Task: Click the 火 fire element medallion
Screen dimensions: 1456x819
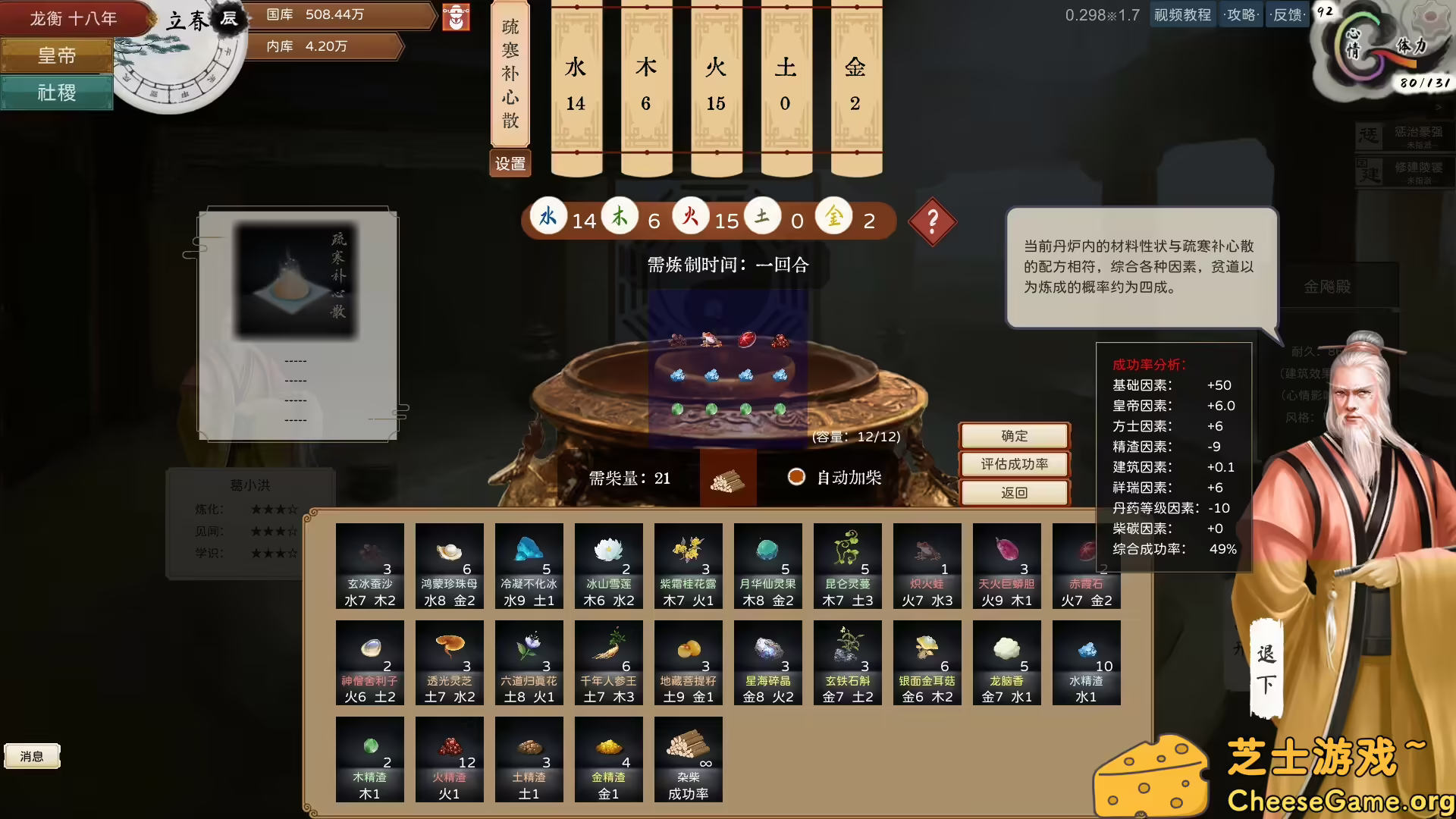Action: [x=692, y=216]
